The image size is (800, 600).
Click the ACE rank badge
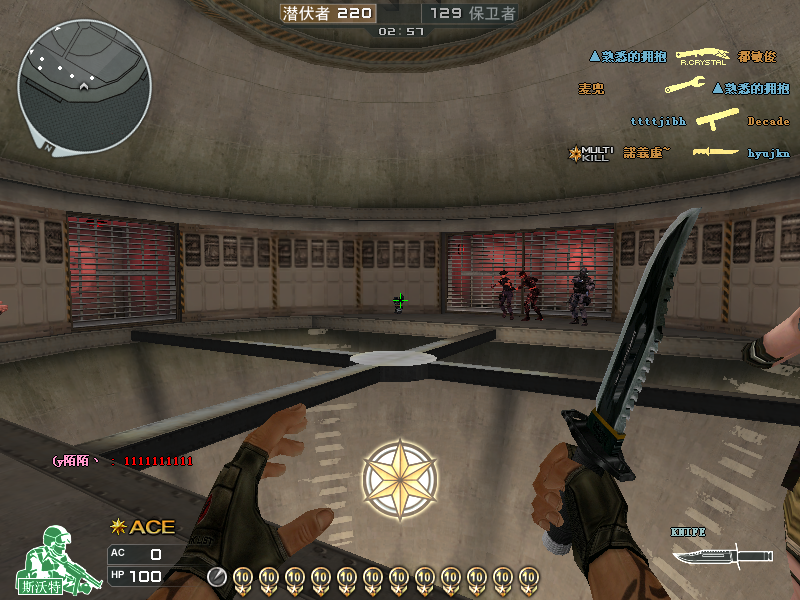point(142,527)
